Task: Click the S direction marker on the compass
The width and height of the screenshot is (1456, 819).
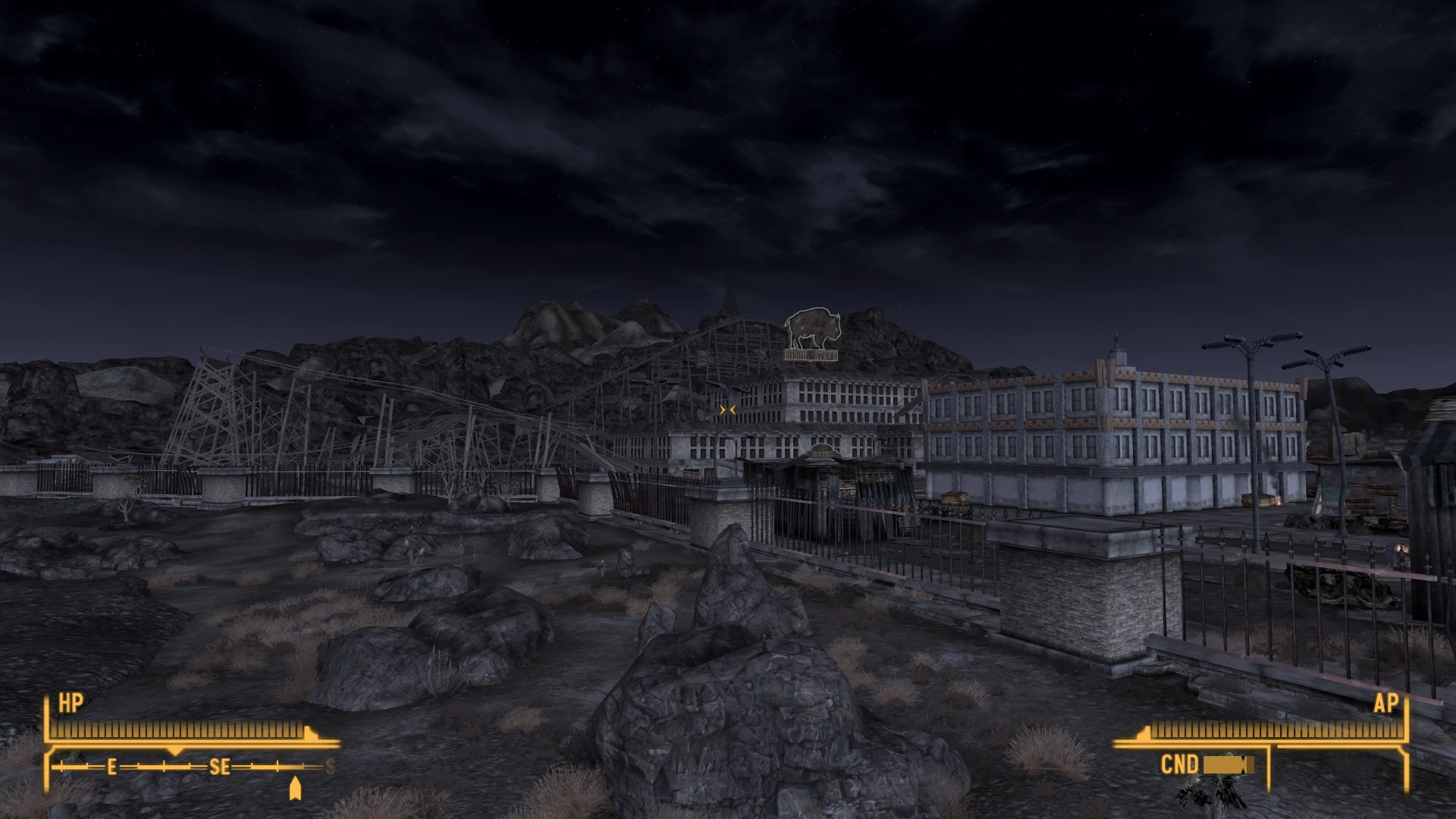Action: (328, 765)
